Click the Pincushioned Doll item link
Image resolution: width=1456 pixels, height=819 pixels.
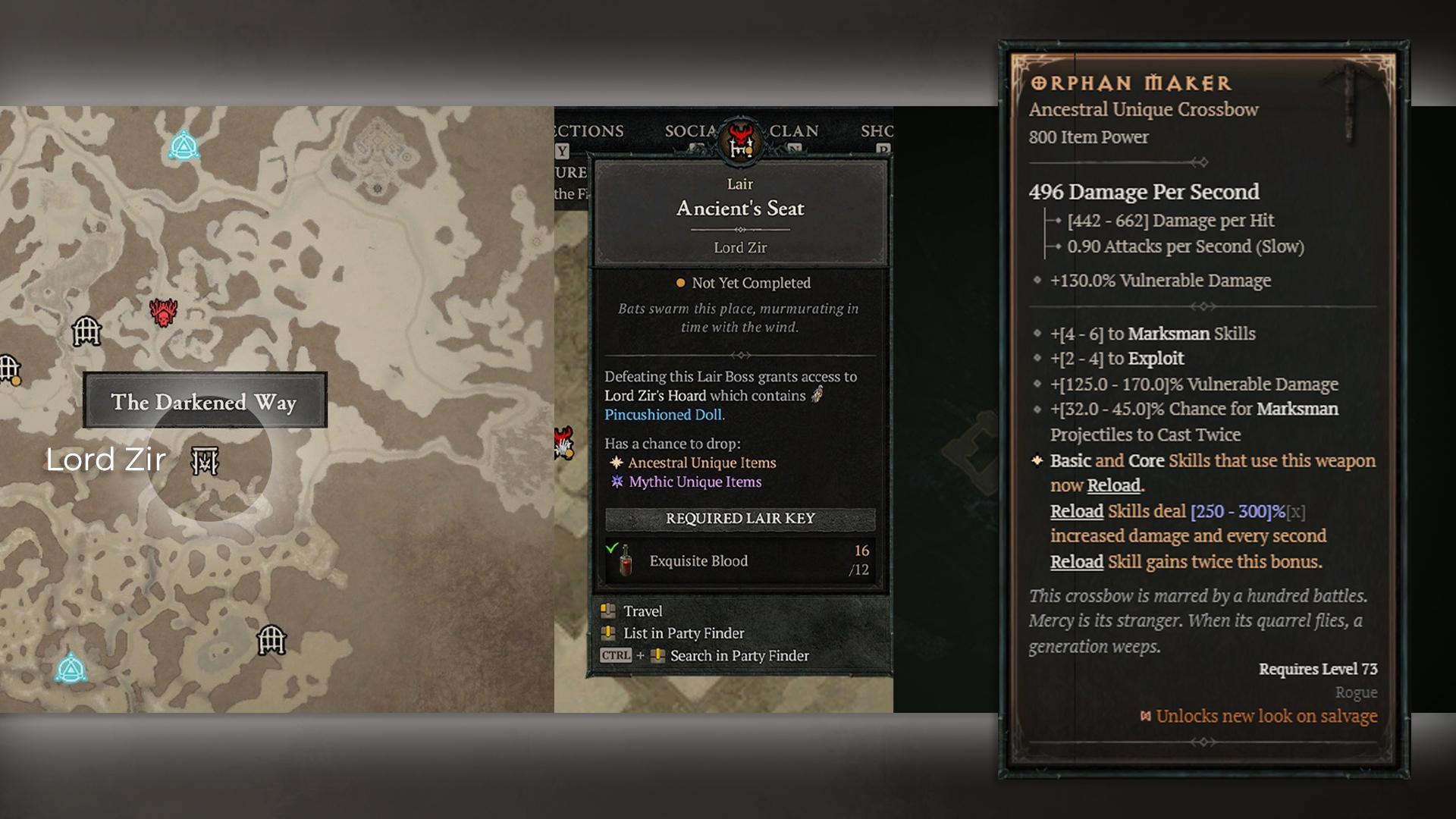(664, 415)
